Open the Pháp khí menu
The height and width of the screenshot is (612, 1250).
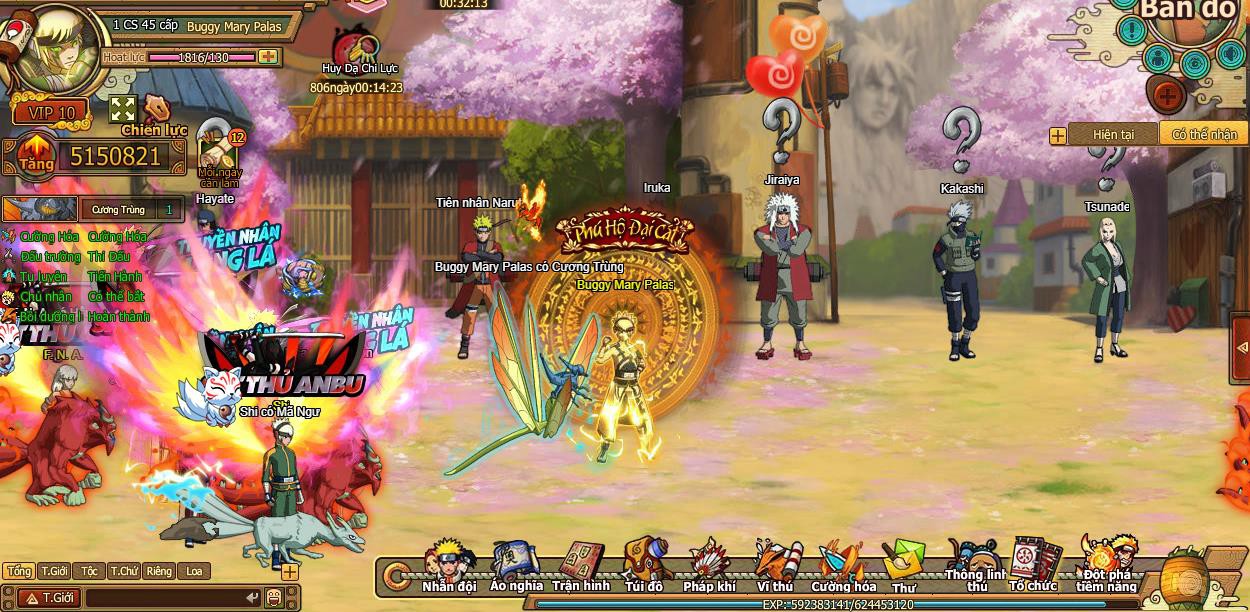coord(710,565)
